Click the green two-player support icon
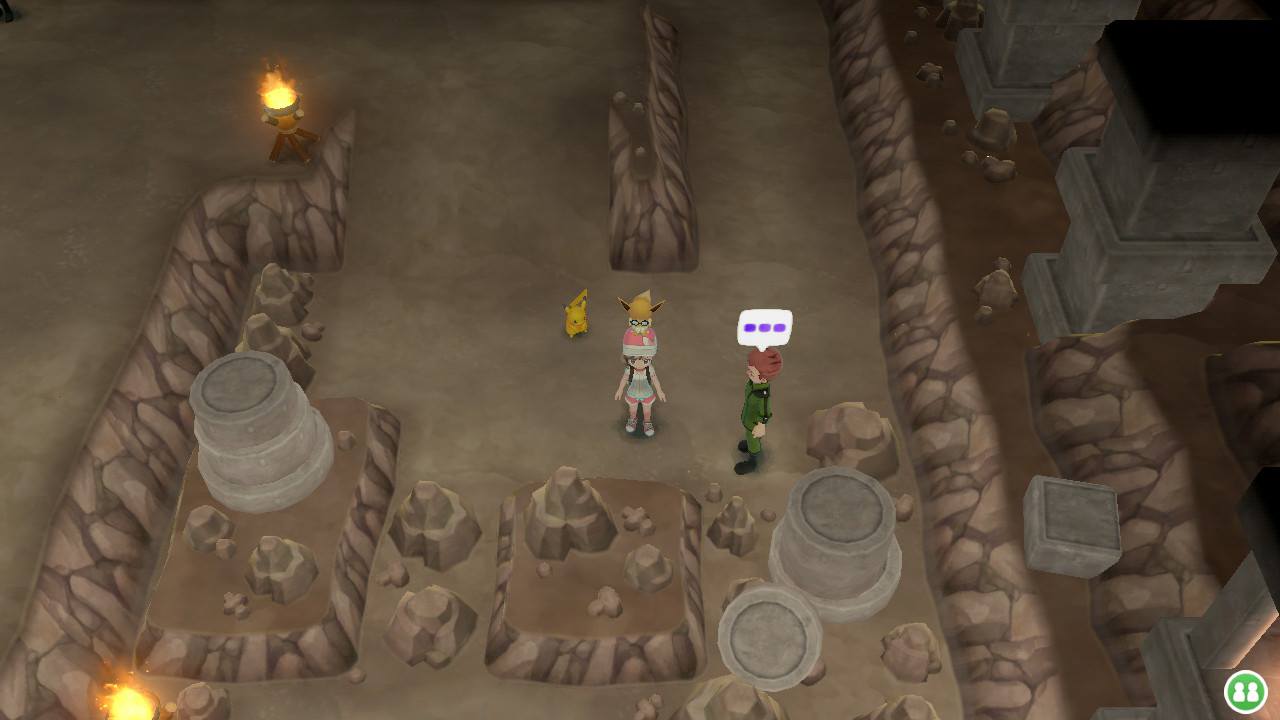This screenshot has width=1280, height=720. coord(1246,691)
